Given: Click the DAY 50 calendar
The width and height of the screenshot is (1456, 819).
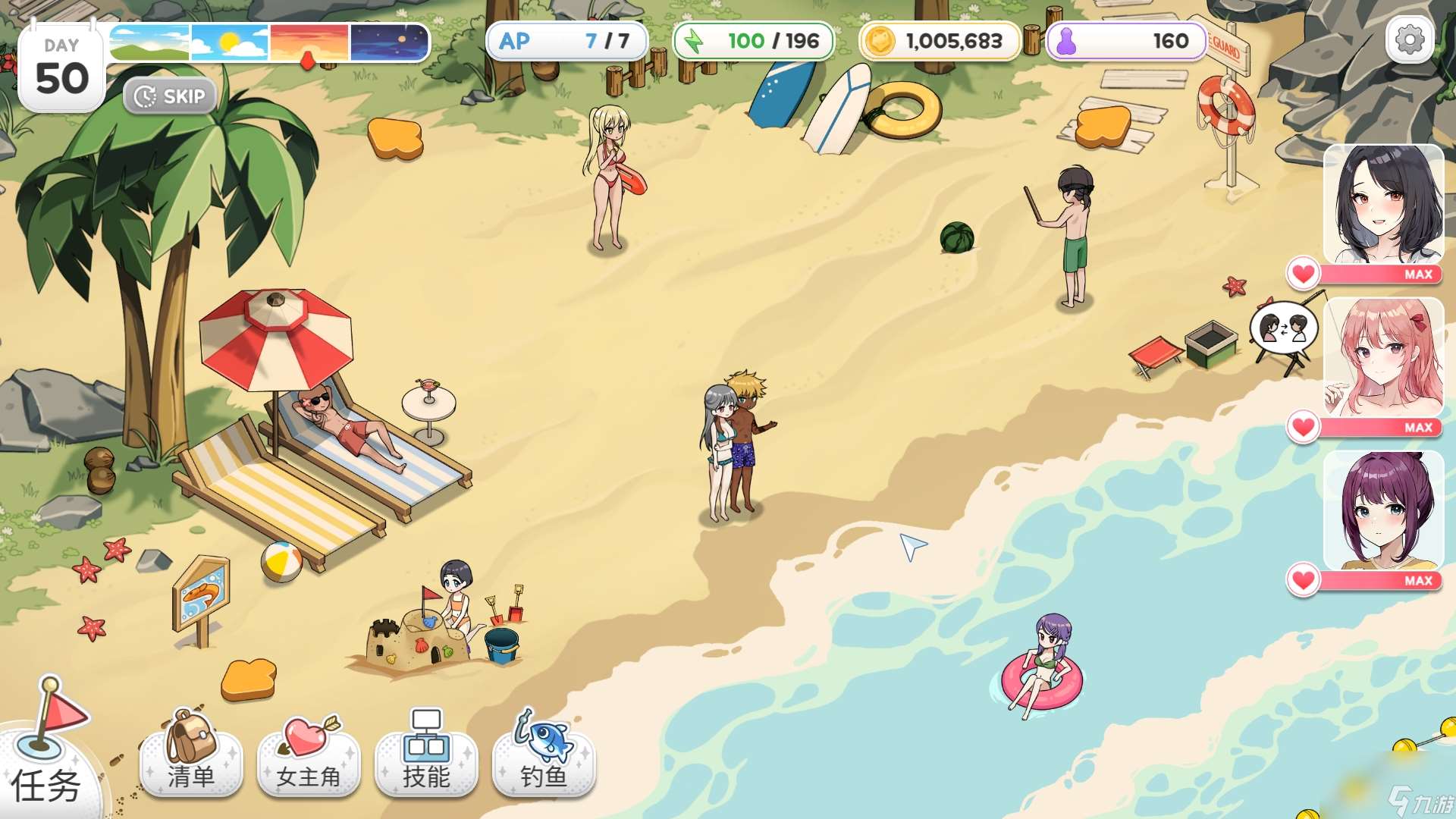Looking at the screenshot, I should pos(61,69).
